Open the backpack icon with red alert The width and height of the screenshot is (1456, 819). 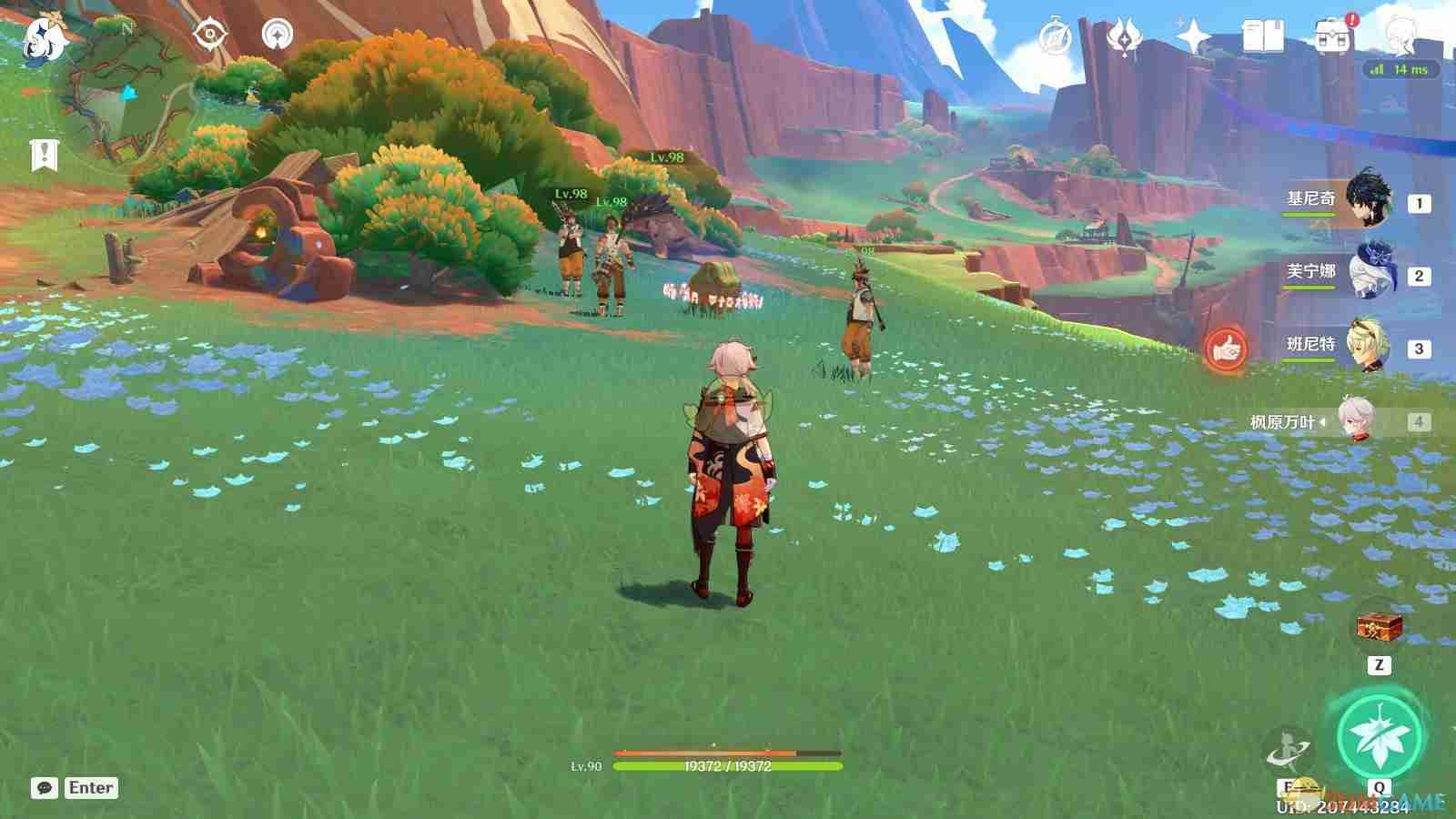coord(1331,38)
